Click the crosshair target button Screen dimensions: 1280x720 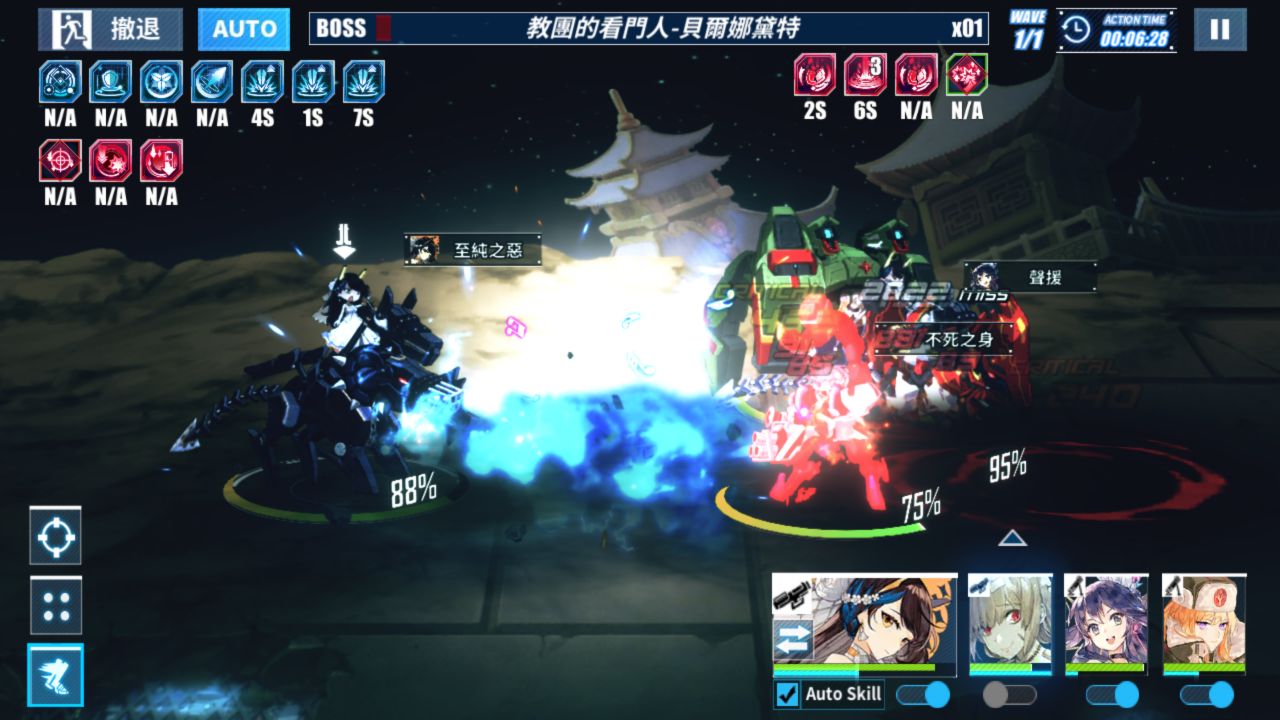[56, 537]
